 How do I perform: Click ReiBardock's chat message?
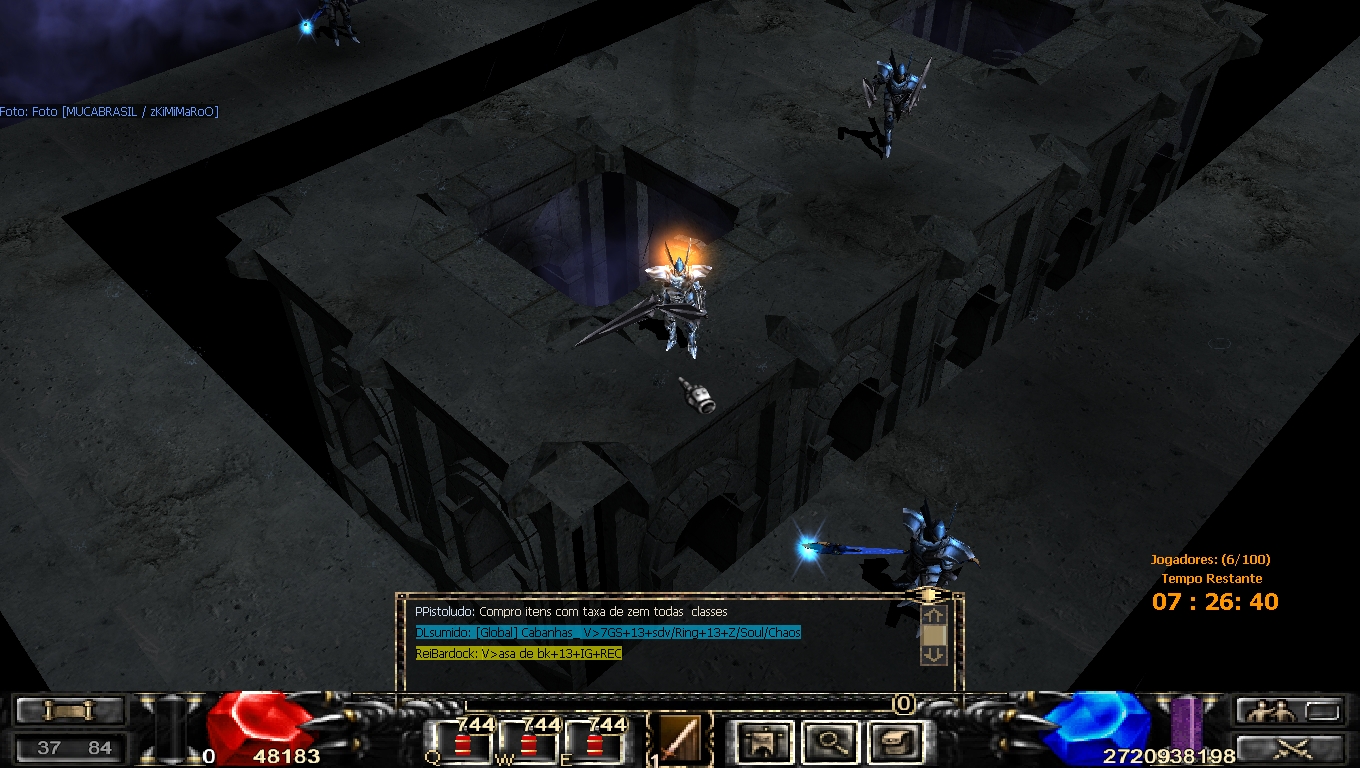519,653
